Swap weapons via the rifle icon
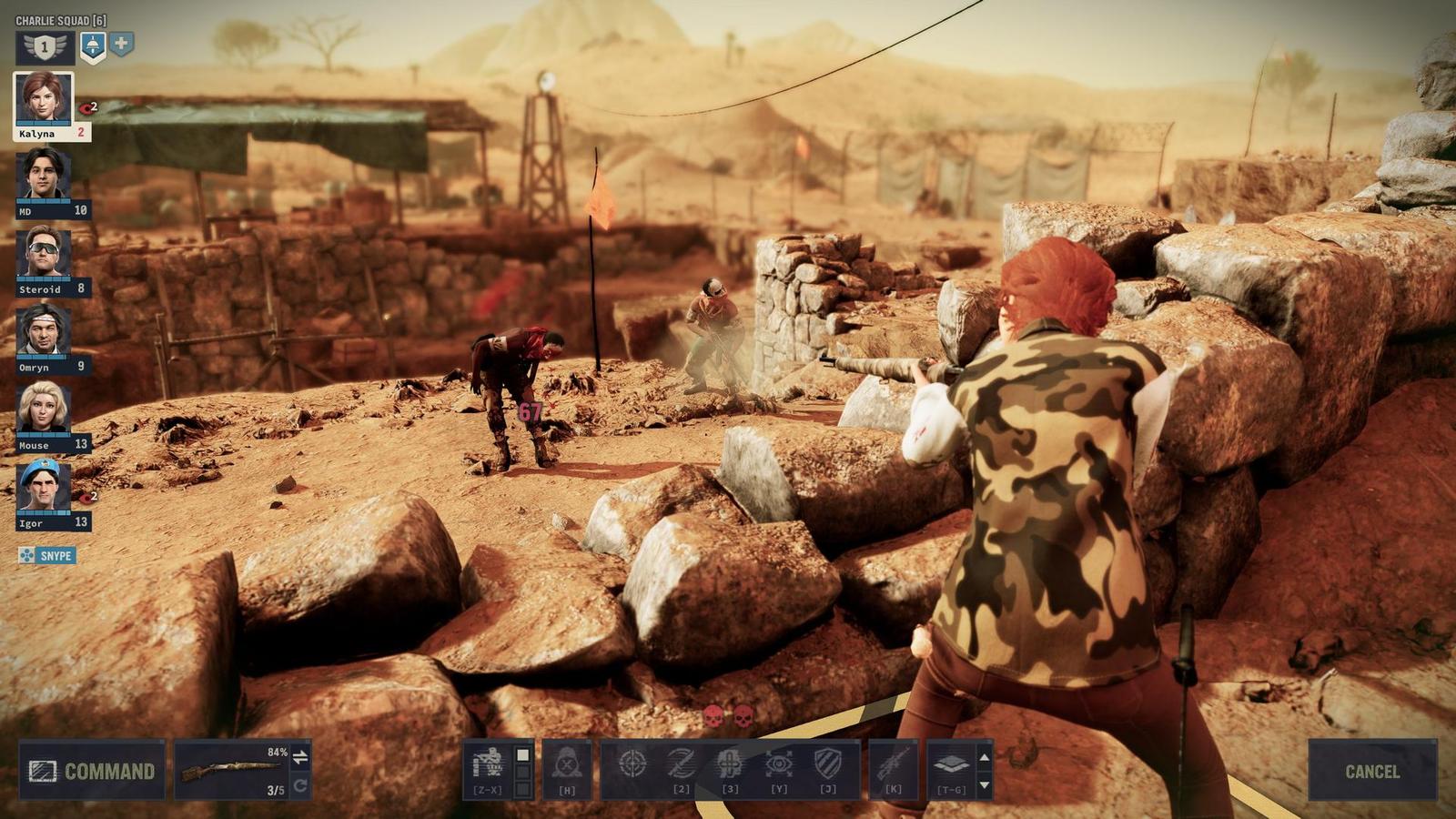Viewport: 1456px width, 819px height. pyautogui.click(x=894, y=764)
